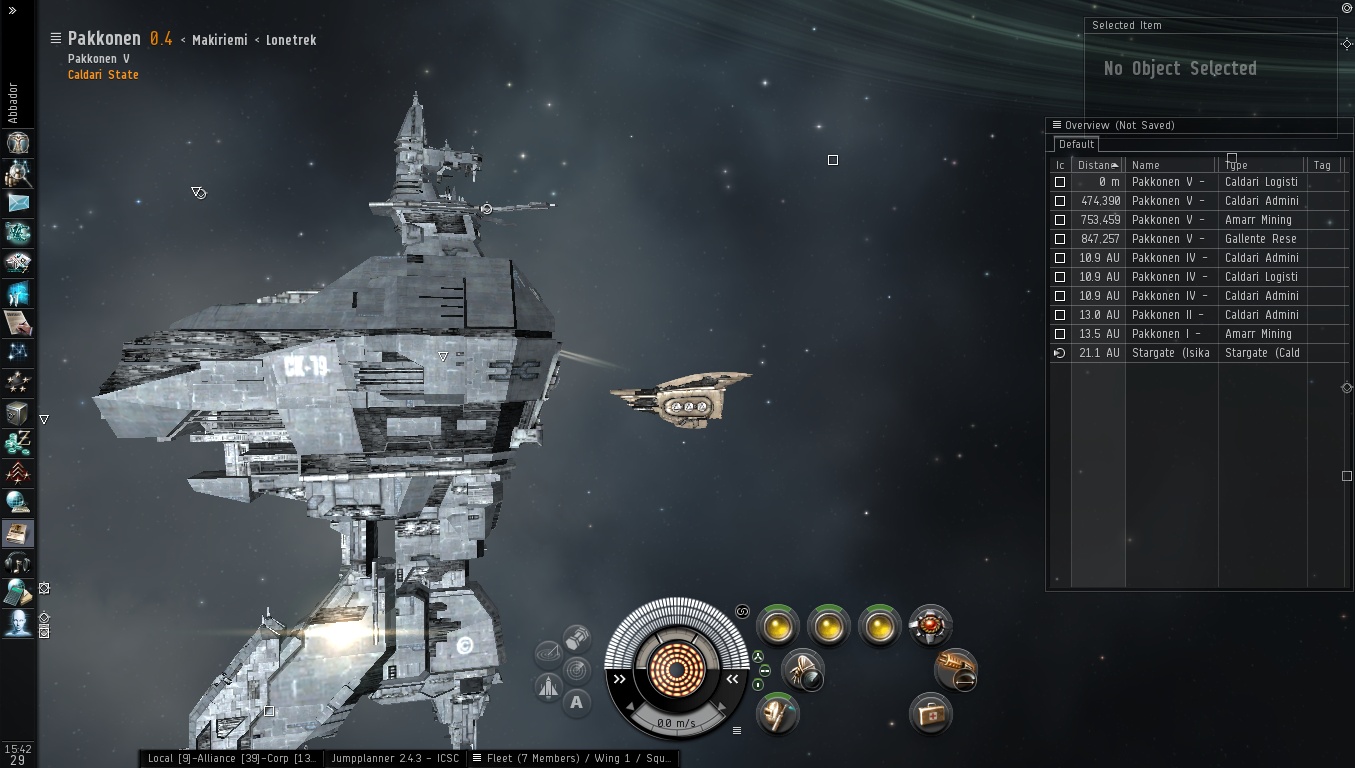Open the scanner radar button

576,668
